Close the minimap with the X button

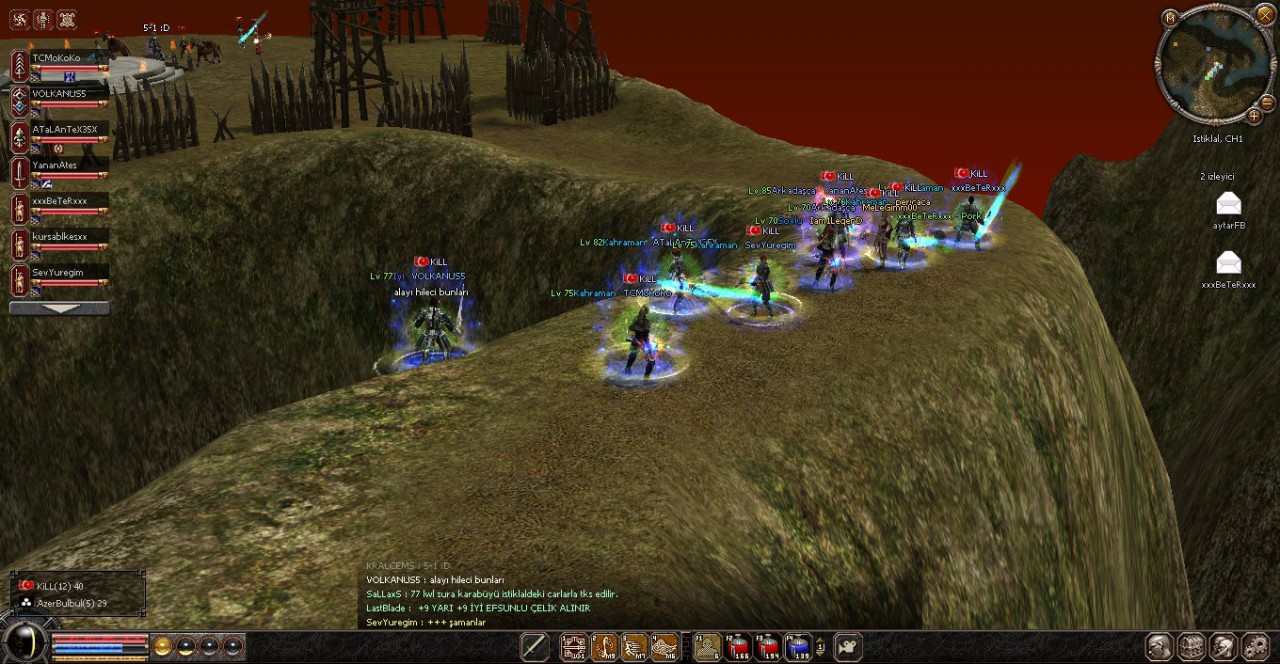pyautogui.click(x=1264, y=15)
